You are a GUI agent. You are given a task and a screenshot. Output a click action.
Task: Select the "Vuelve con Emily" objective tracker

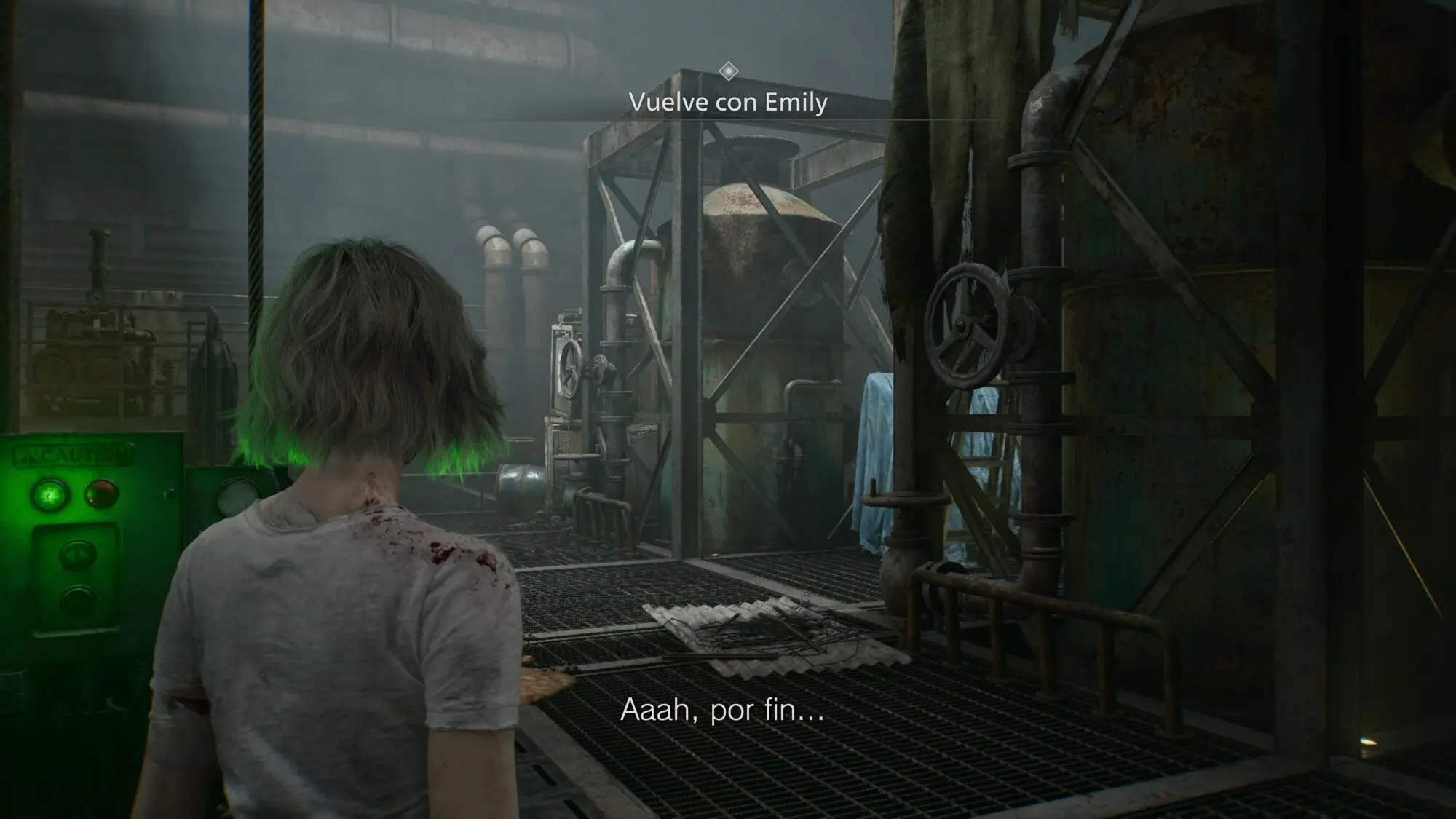coord(728,103)
